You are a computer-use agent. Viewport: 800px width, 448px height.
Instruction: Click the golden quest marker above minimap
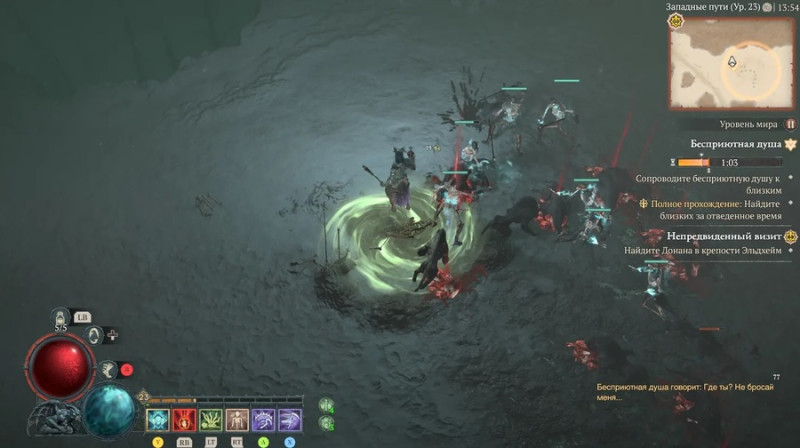(676, 20)
